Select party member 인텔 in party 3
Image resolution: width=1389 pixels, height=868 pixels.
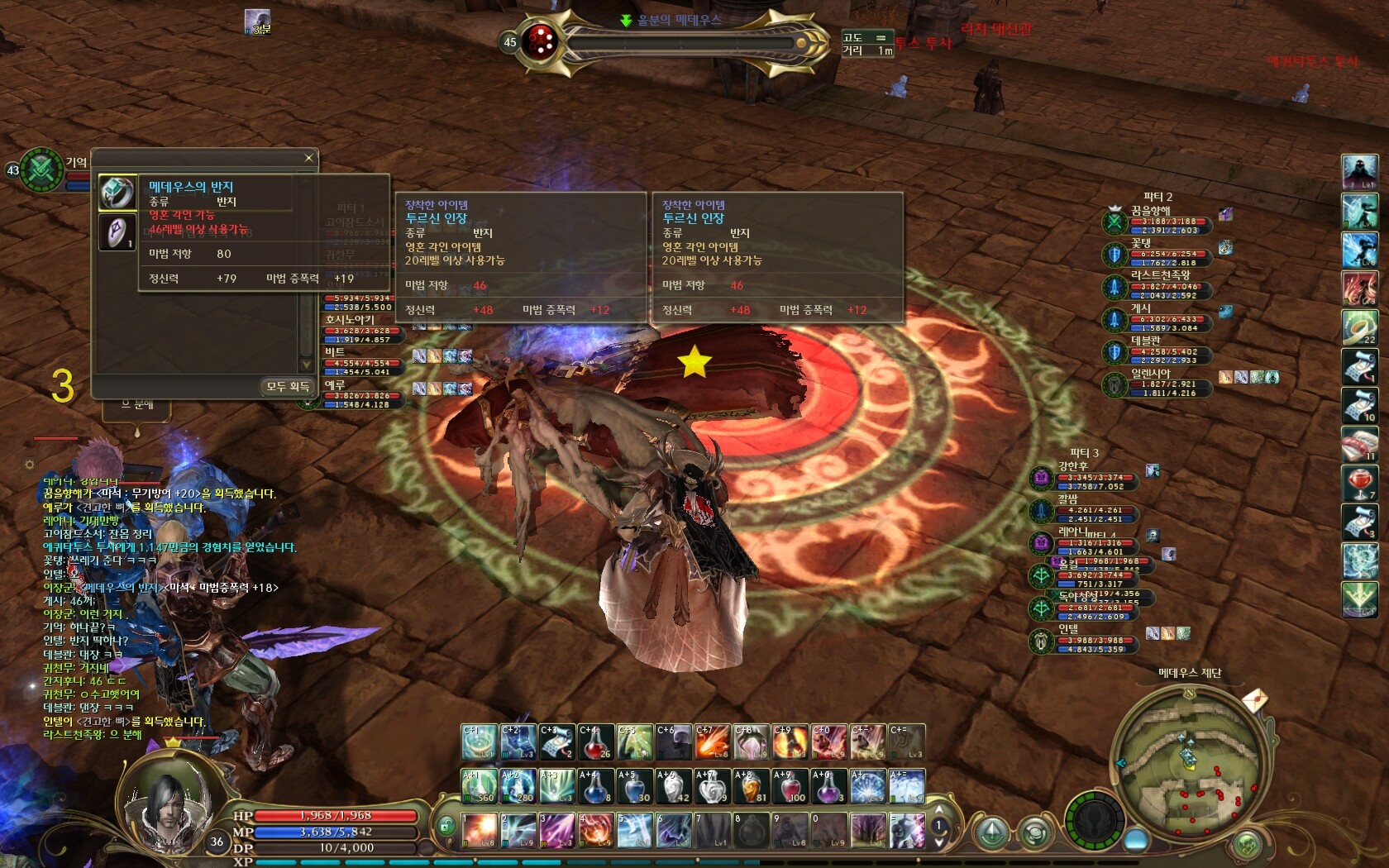point(1068,629)
